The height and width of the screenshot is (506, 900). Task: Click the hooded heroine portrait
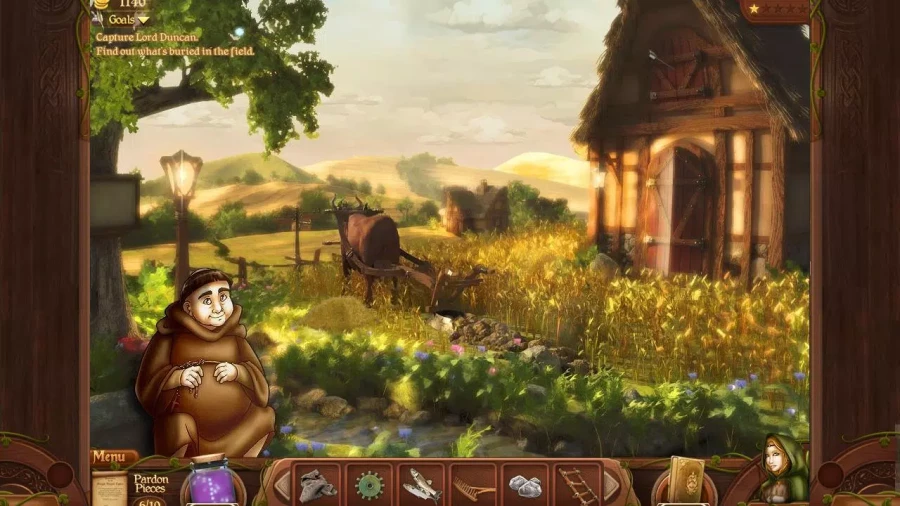(x=781, y=470)
